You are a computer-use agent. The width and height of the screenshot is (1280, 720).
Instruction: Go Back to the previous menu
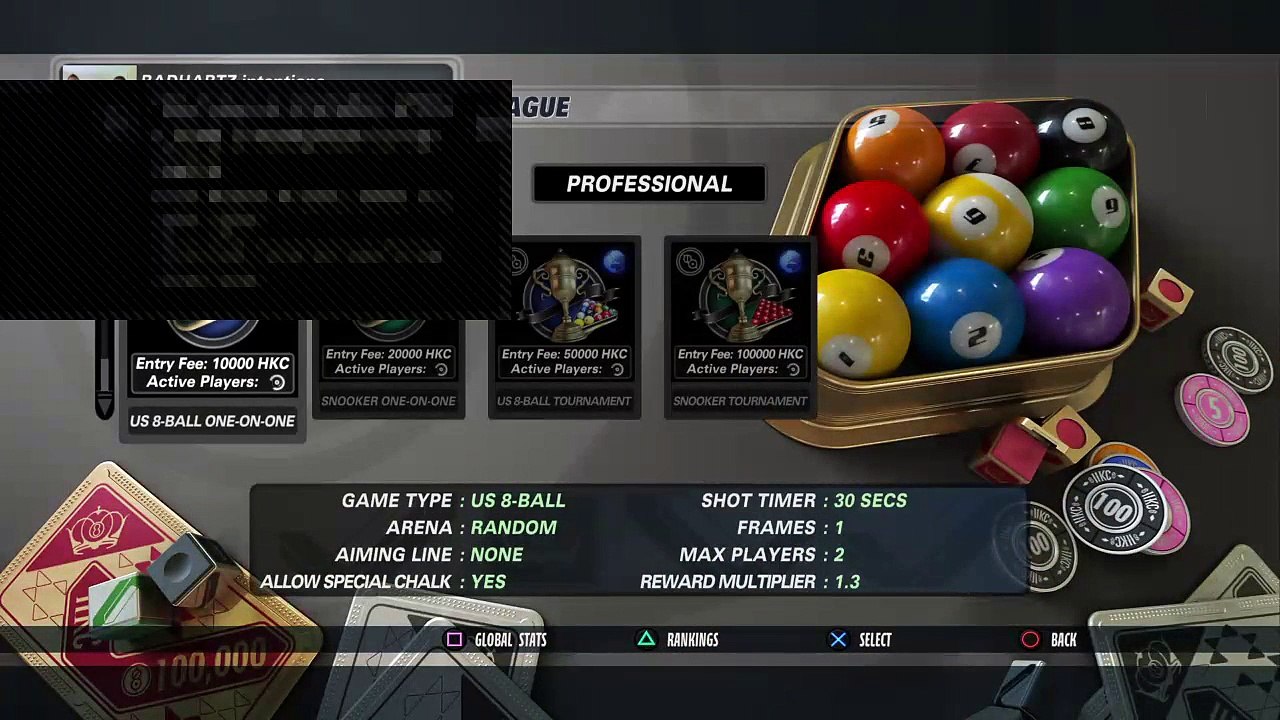click(x=1050, y=640)
